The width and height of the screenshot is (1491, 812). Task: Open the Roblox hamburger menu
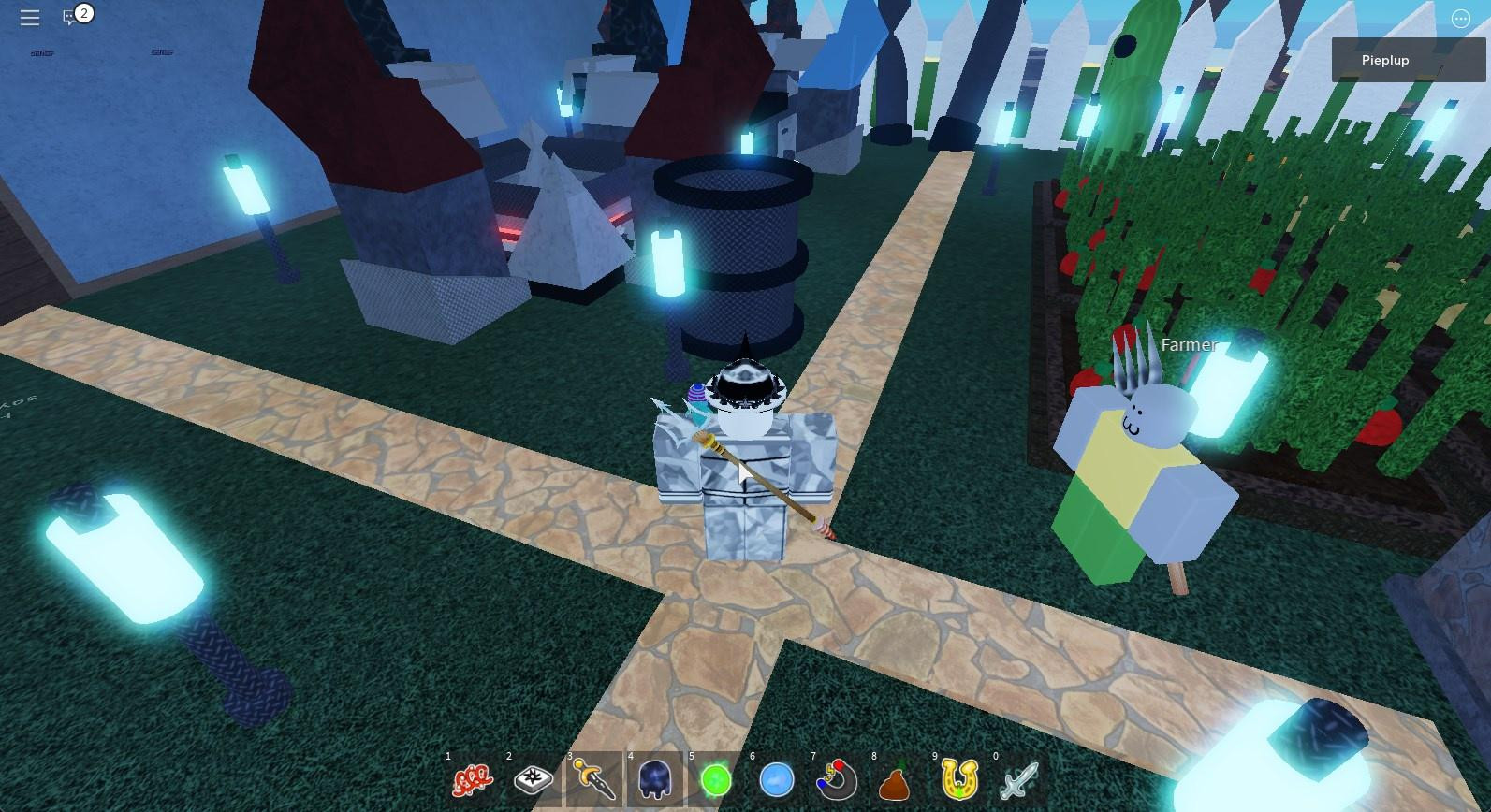[28, 18]
